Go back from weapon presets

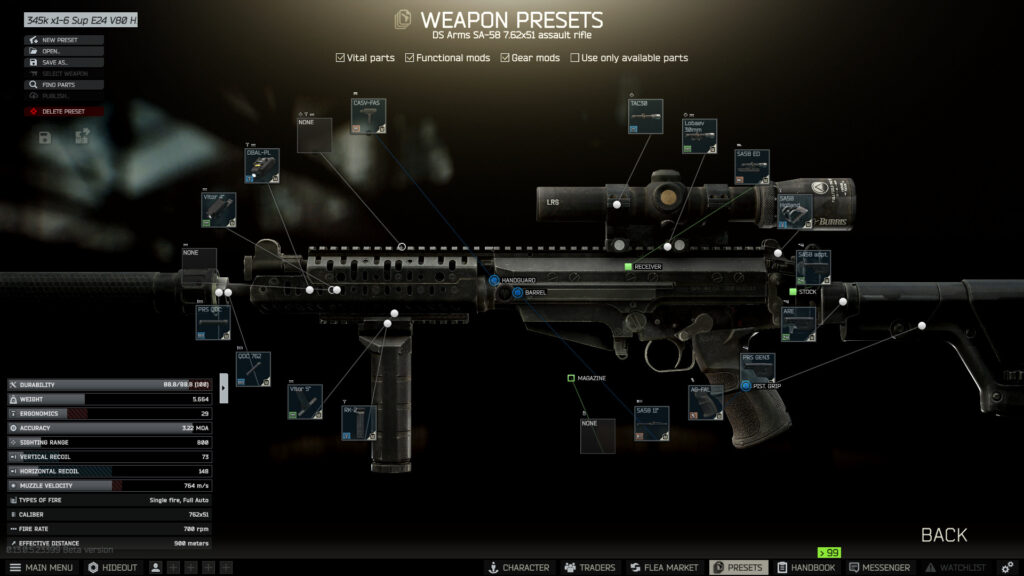tap(943, 535)
